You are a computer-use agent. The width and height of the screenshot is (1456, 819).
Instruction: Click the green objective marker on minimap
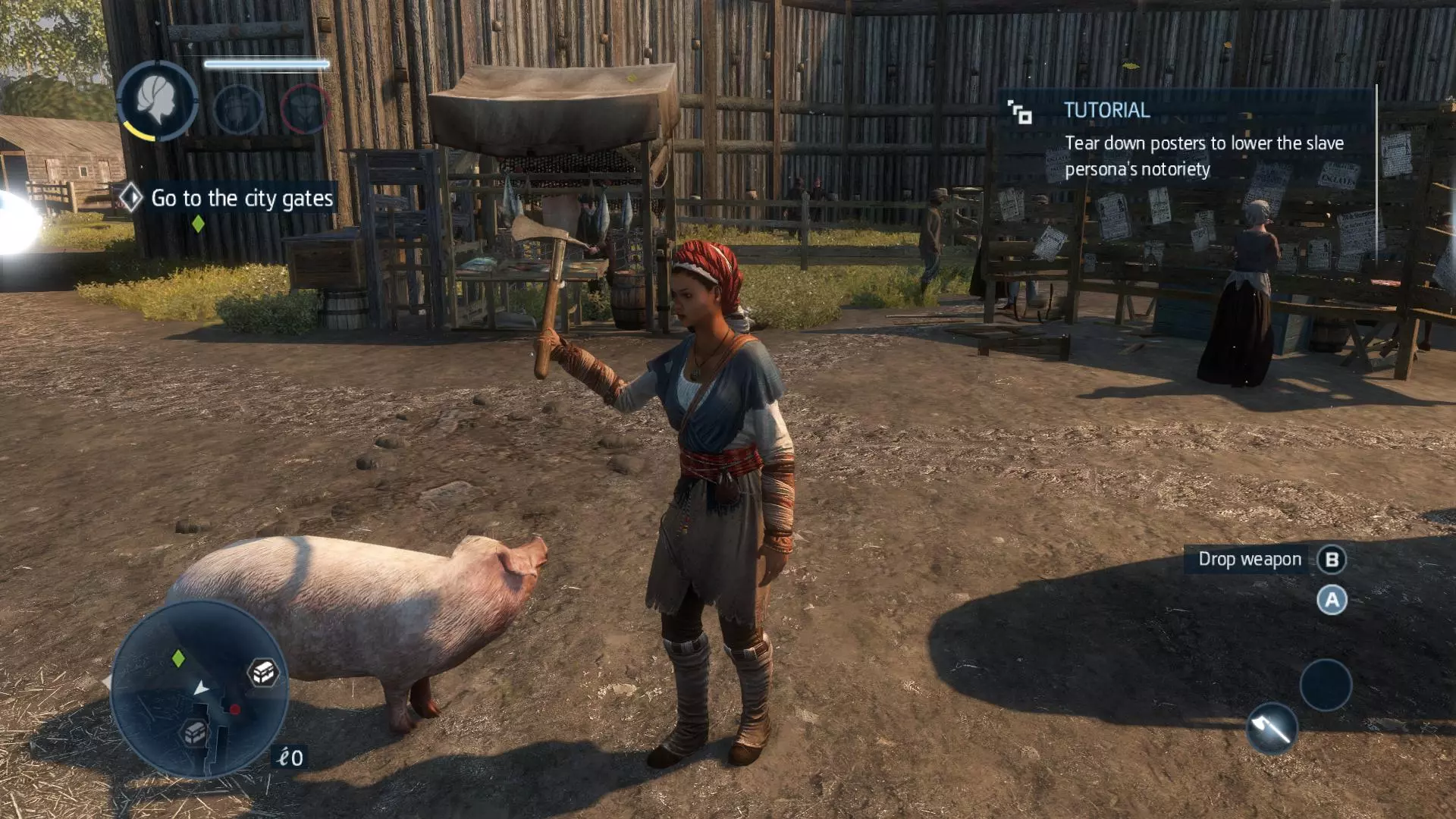[x=178, y=658]
